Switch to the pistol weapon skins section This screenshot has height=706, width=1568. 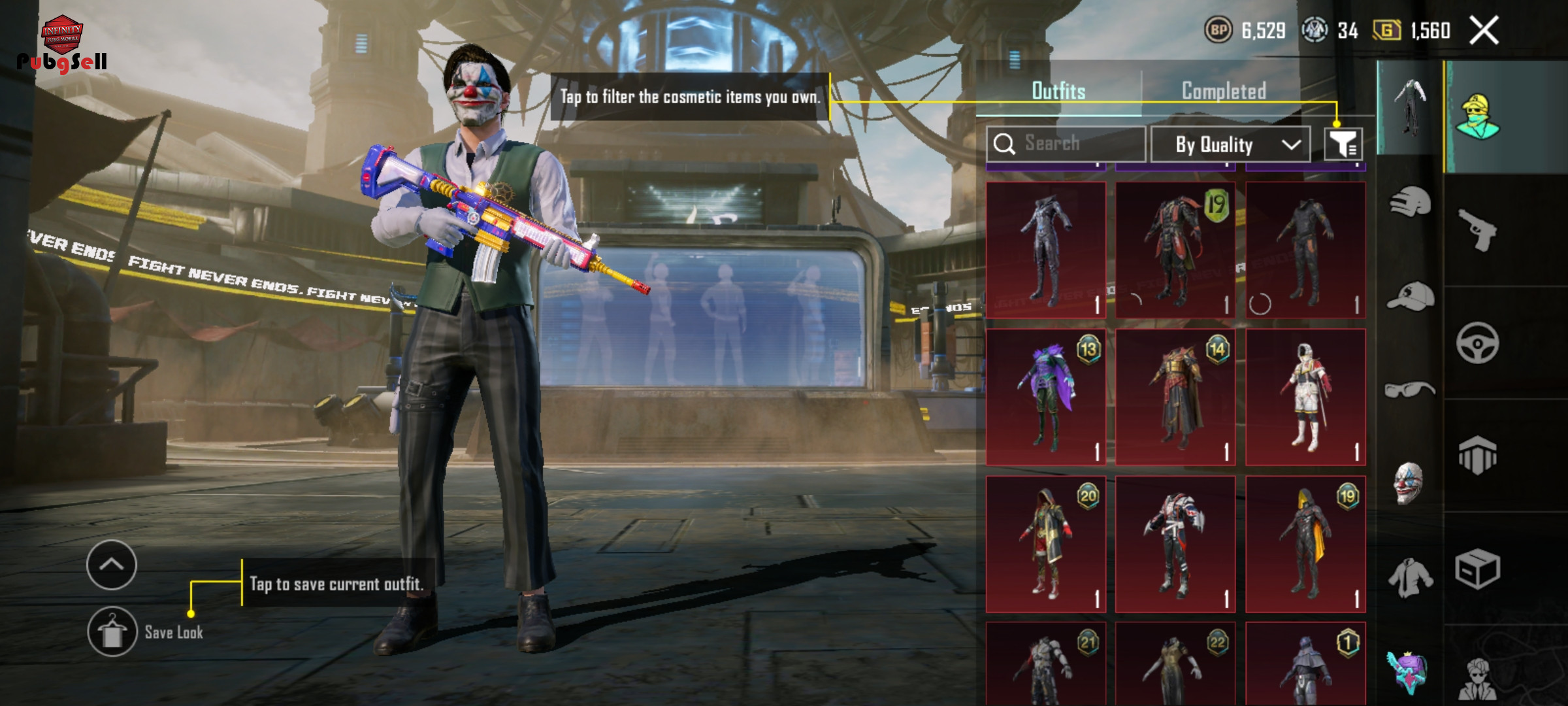pyautogui.click(x=1478, y=230)
